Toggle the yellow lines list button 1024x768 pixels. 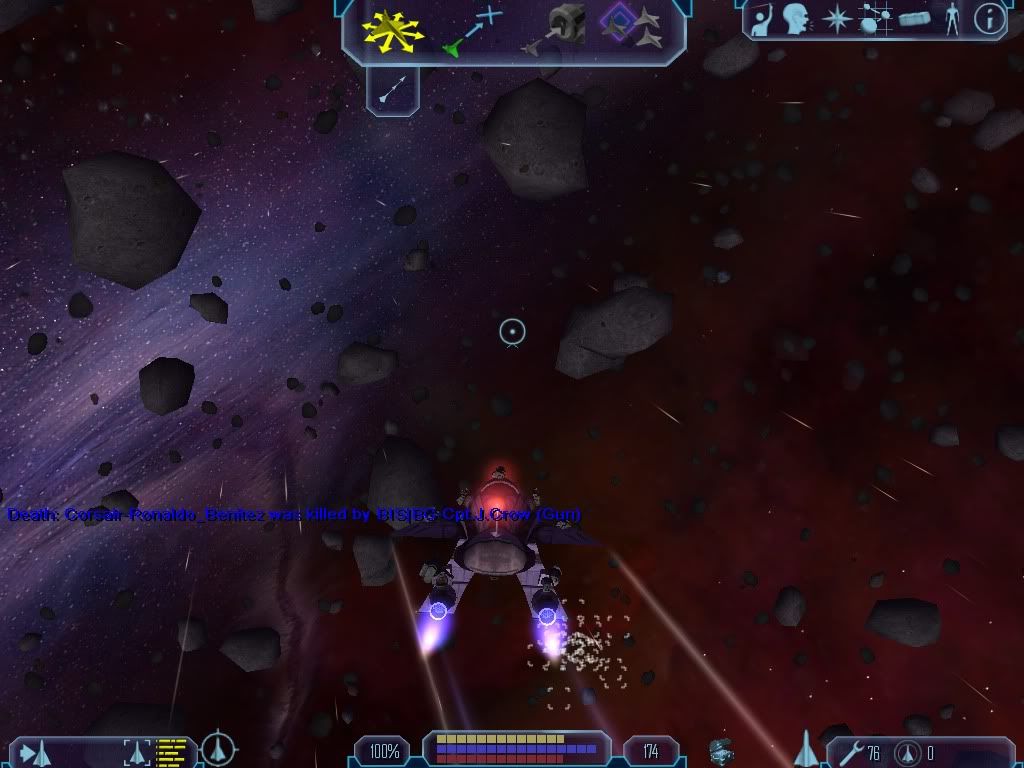pyautogui.click(x=172, y=751)
